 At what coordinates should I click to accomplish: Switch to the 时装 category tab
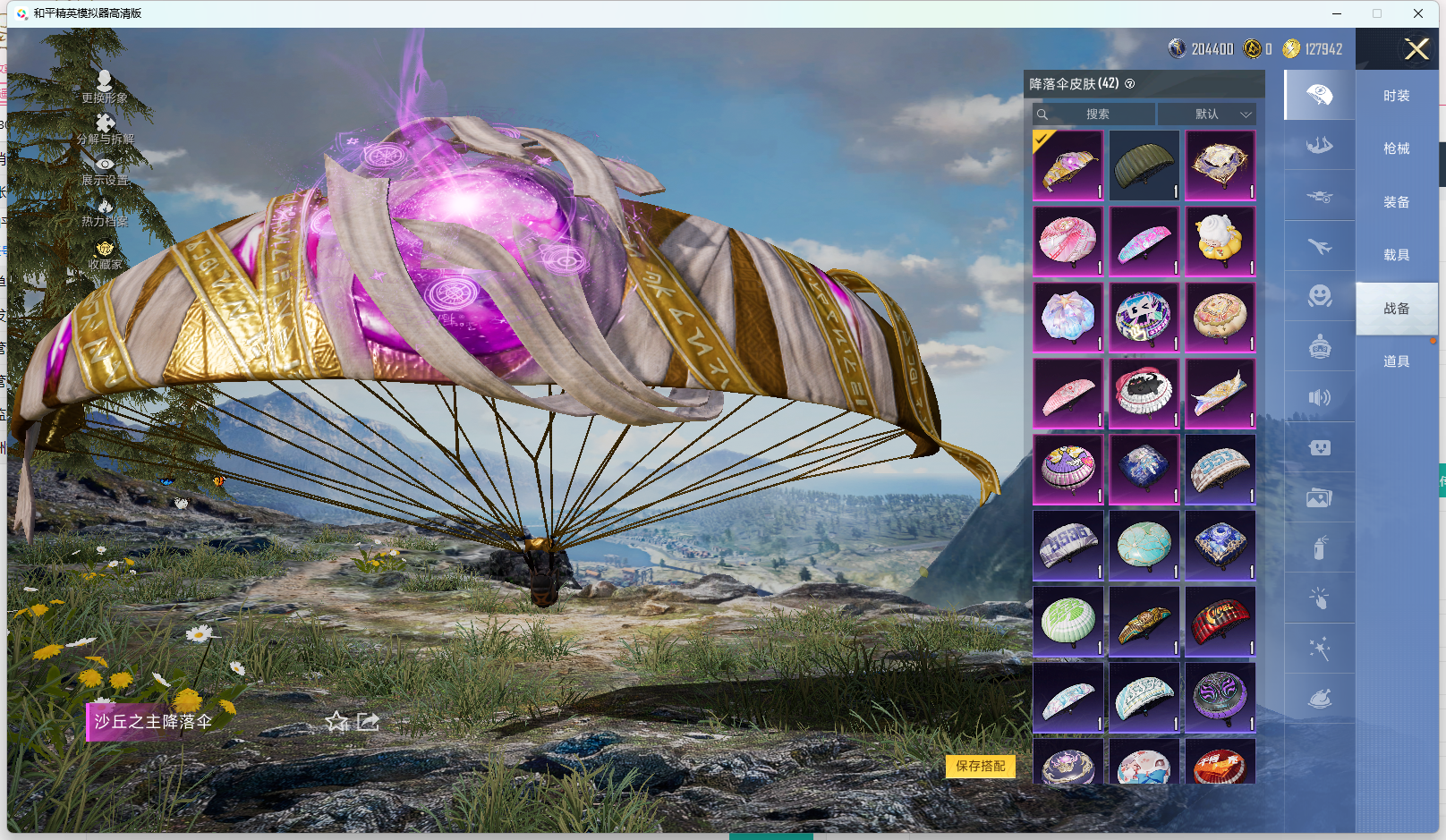[1396, 96]
